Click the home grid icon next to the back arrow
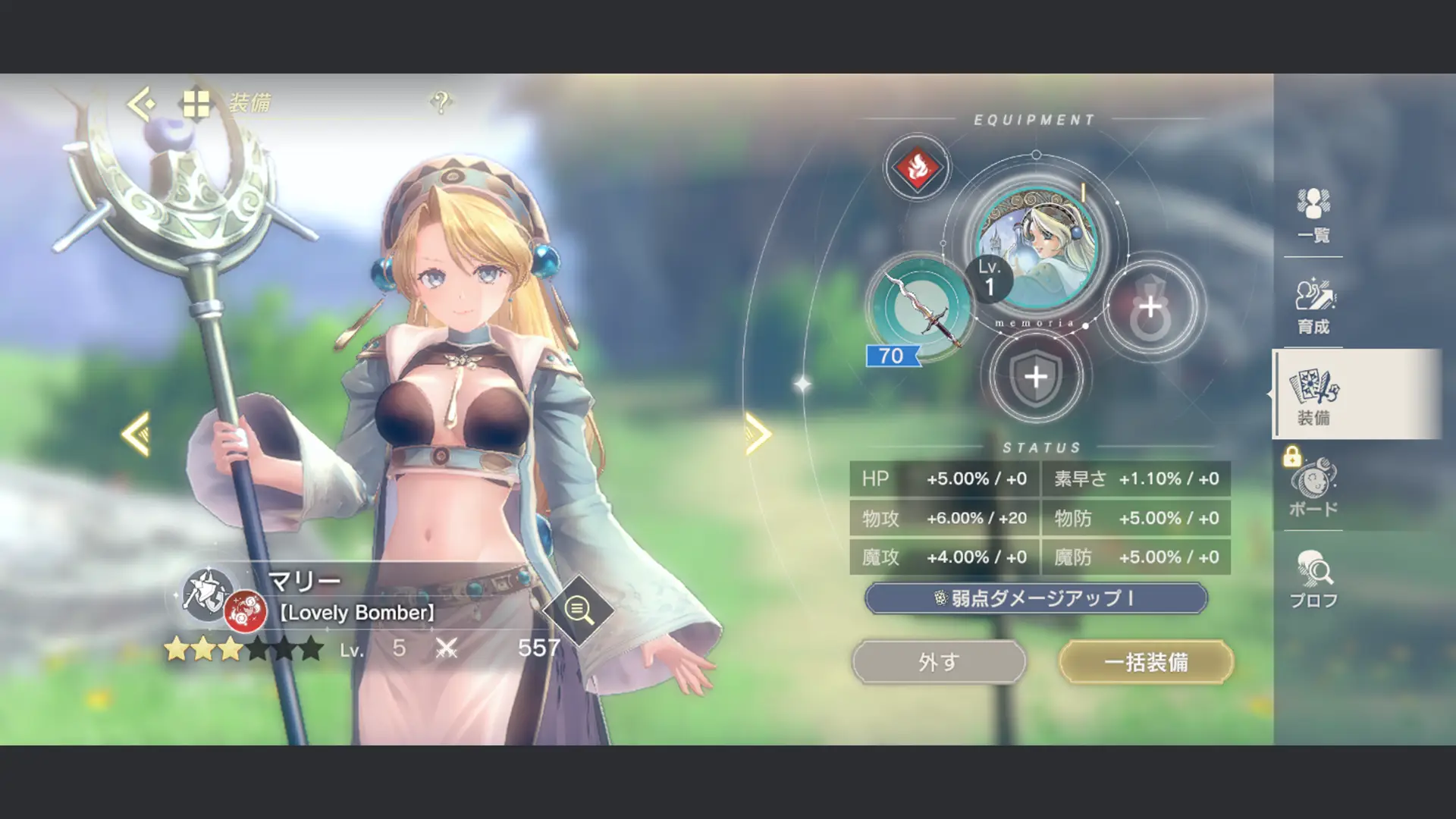The height and width of the screenshot is (819, 1456). [x=196, y=104]
